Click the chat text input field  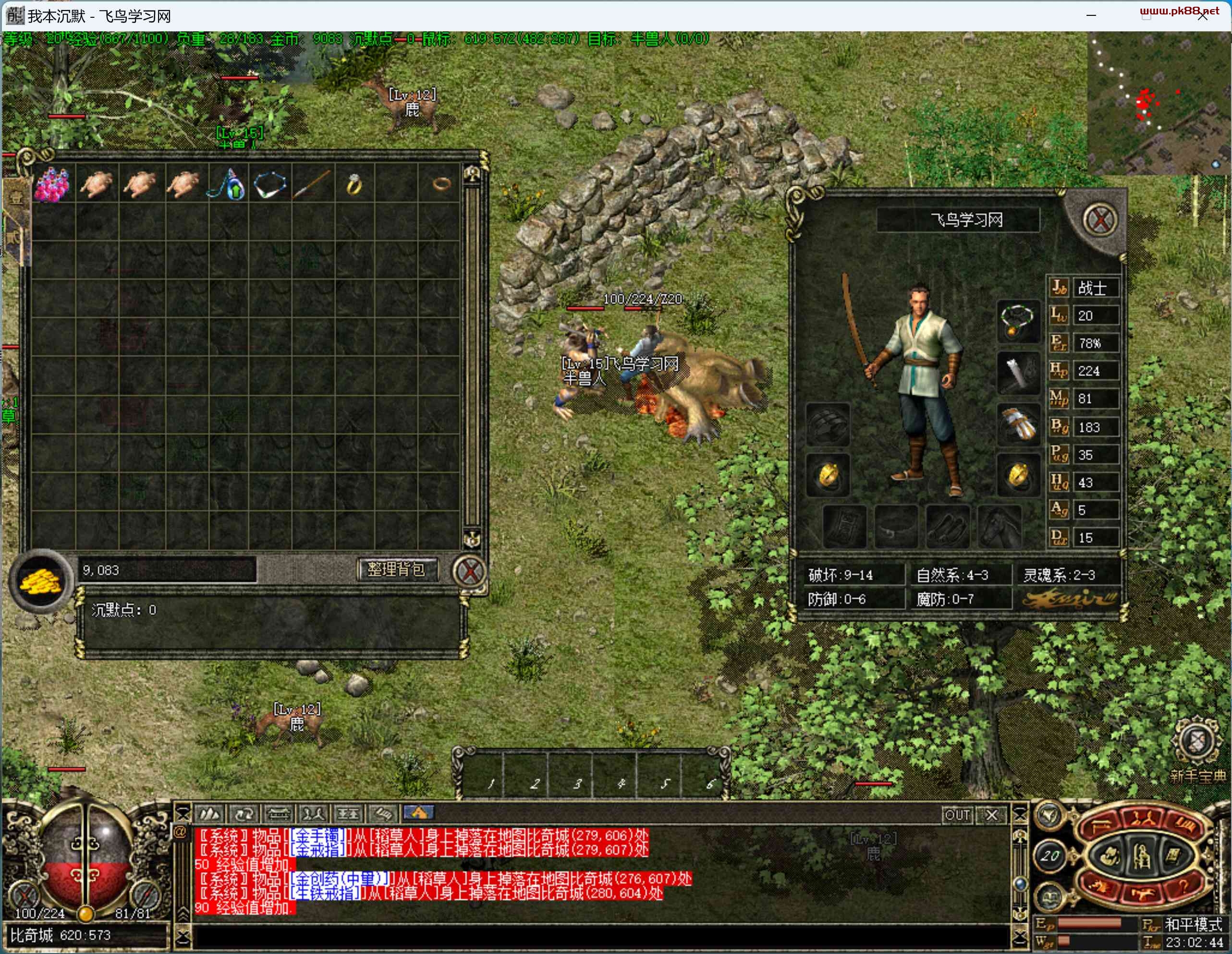point(598,937)
